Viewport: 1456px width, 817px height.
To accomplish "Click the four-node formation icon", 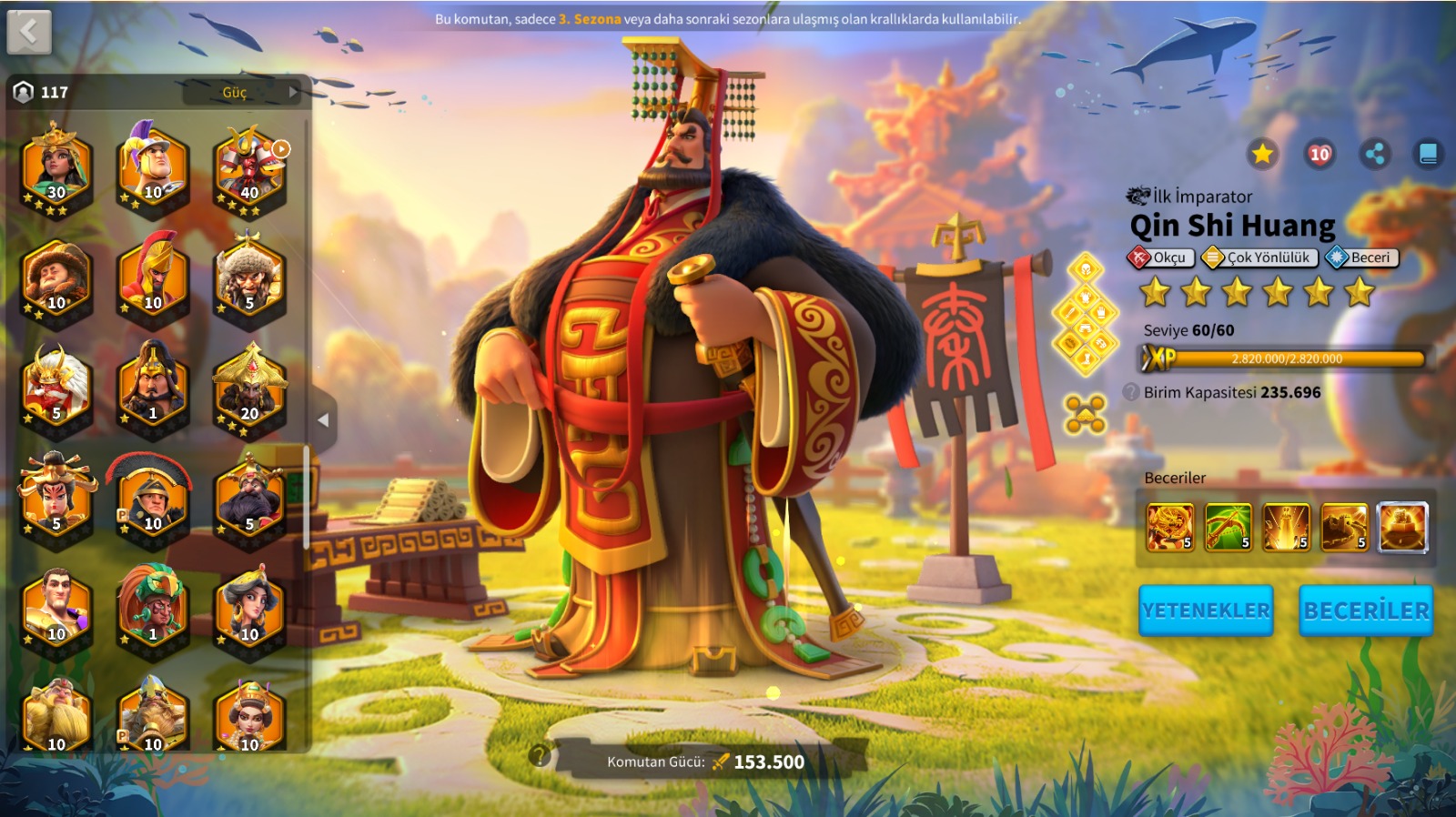I will click(1086, 414).
